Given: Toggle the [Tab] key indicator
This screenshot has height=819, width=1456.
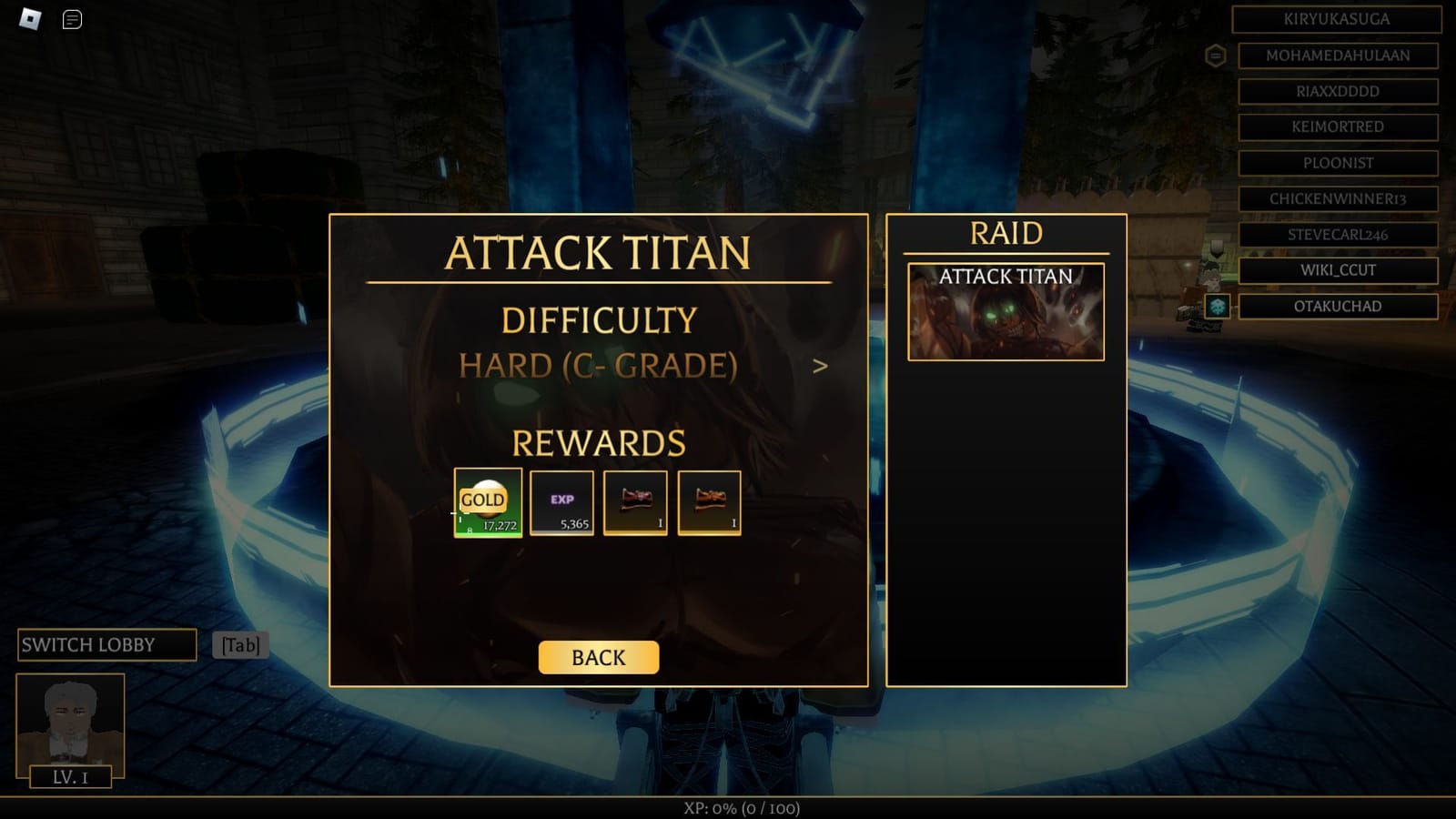Looking at the screenshot, I should pos(239,644).
